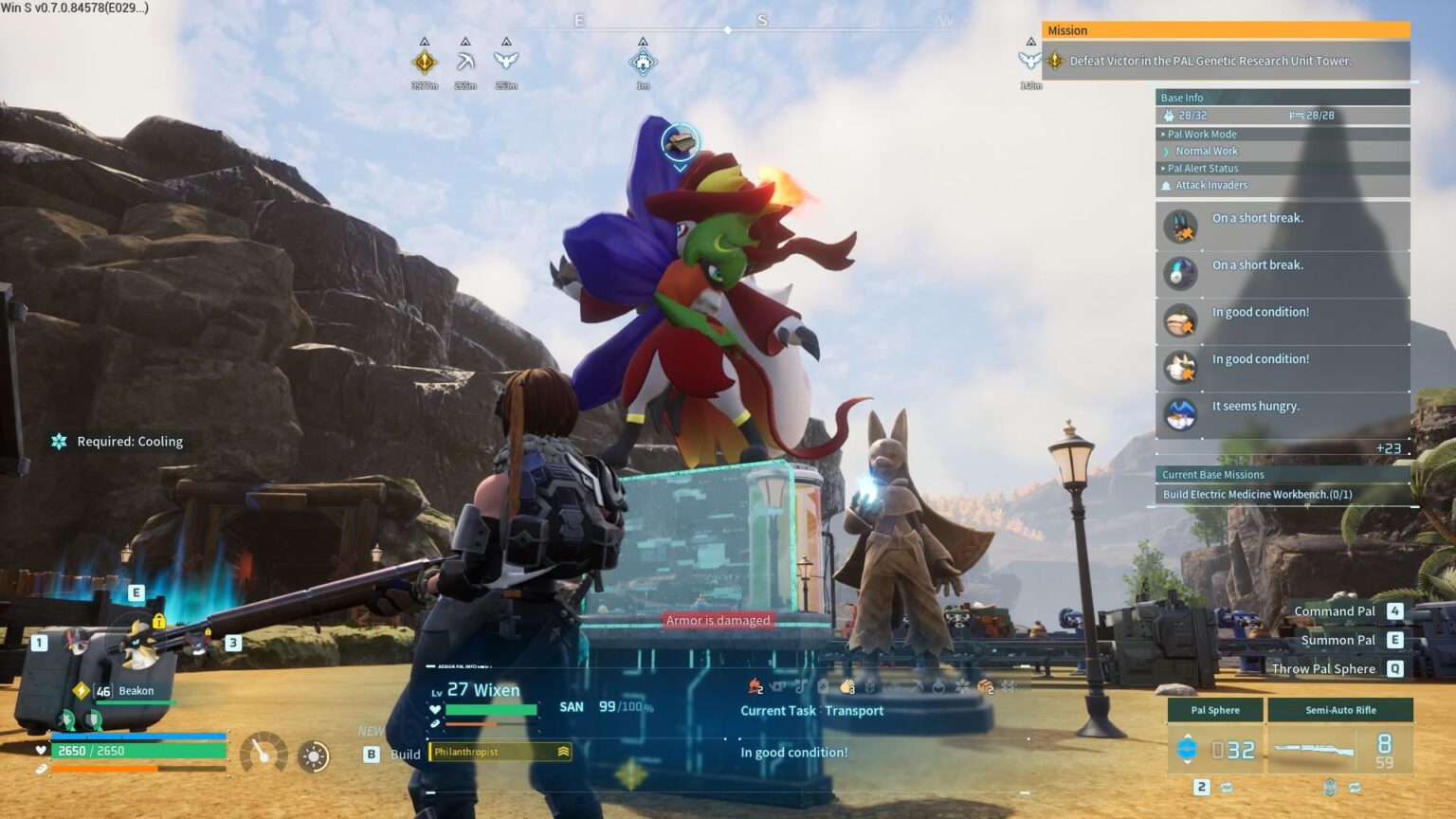
Task: Click the sun time-of-day icon
Action: click(314, 755)
